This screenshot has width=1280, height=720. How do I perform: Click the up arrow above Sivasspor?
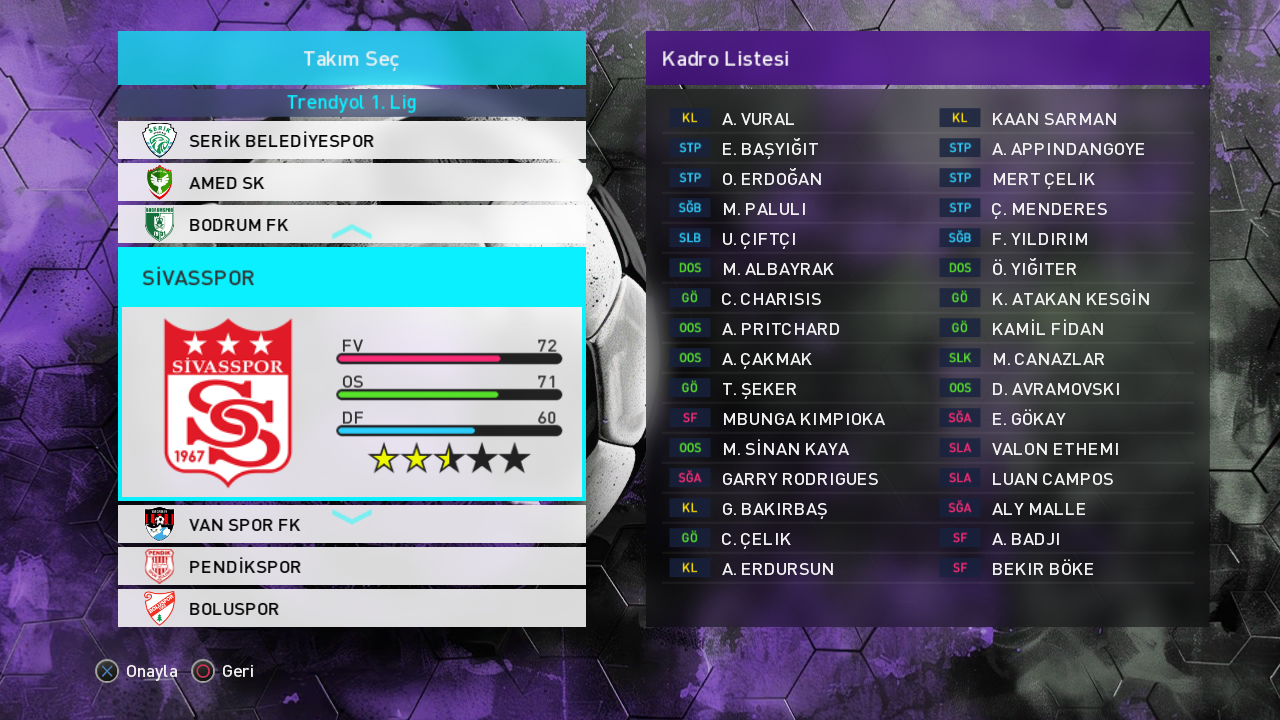(351, 232)
